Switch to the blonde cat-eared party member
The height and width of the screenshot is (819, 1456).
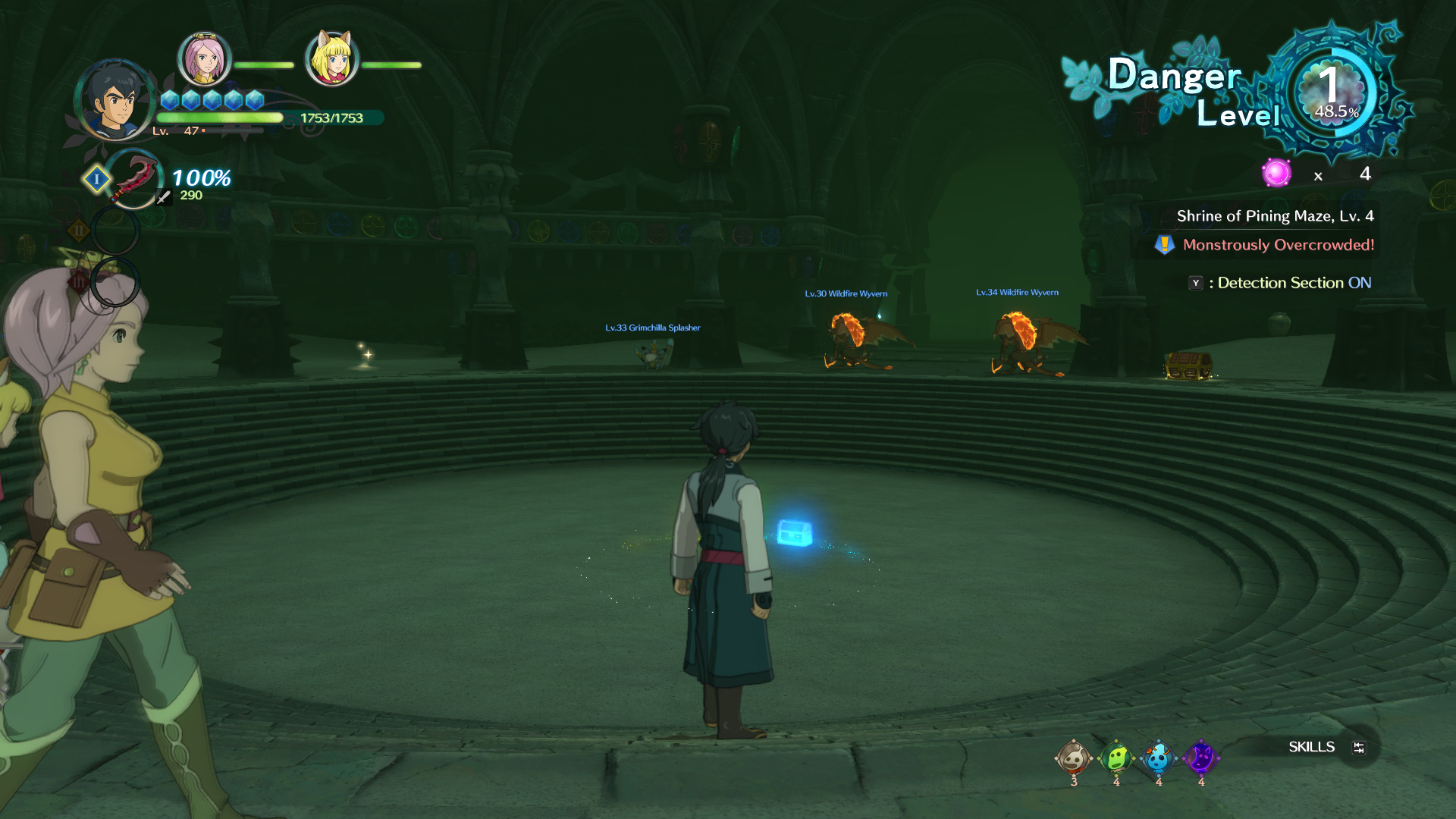(331, 58)
